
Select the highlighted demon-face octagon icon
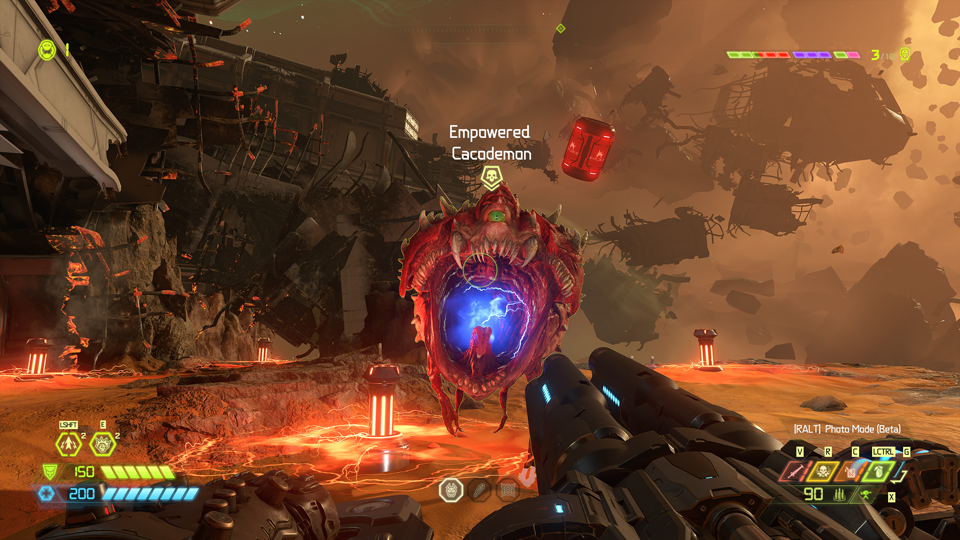(451, 489)
